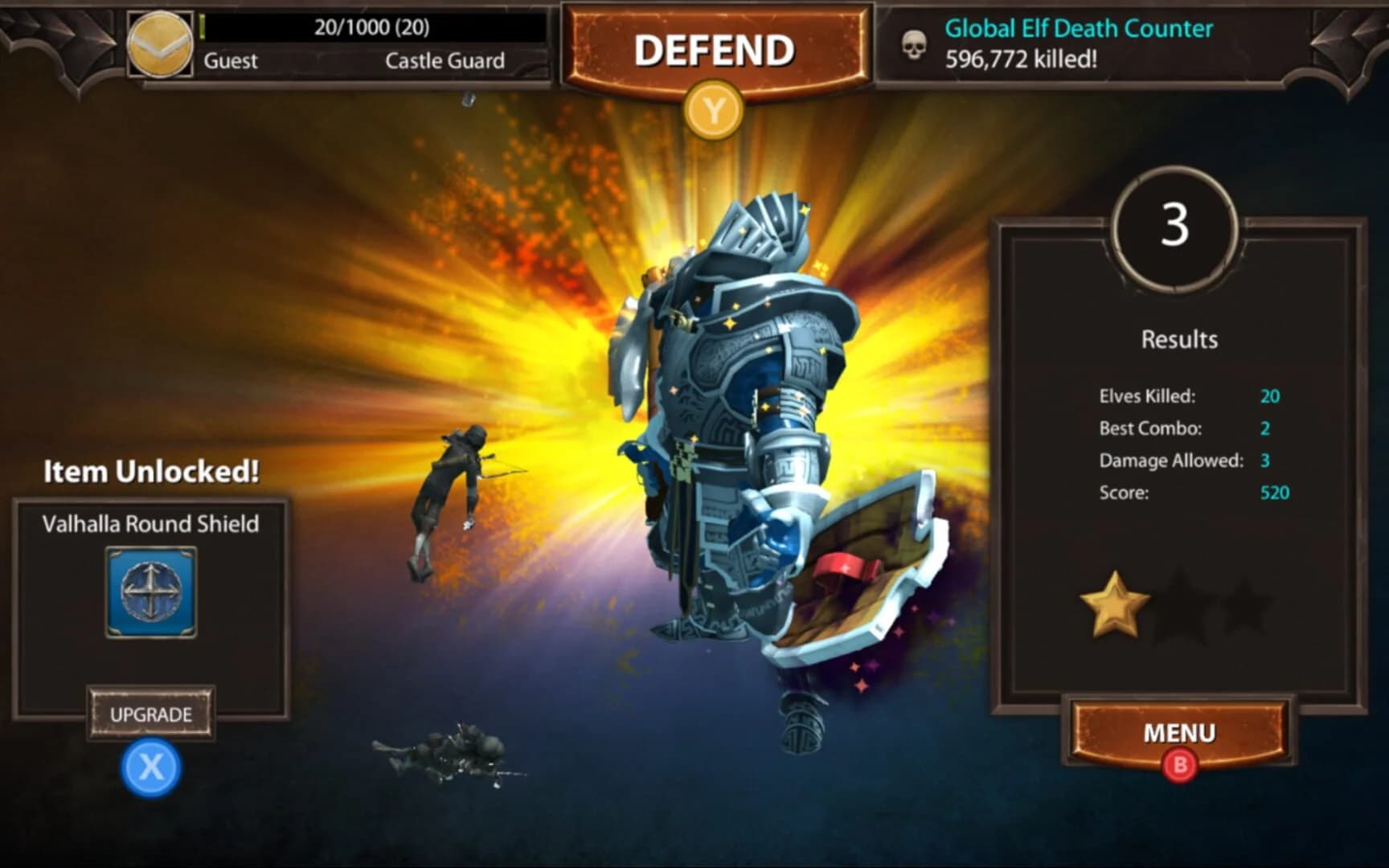Tap the blue X button below UPGRADE
Viewport: 1389px width, 868px height.
coord(150,765)
